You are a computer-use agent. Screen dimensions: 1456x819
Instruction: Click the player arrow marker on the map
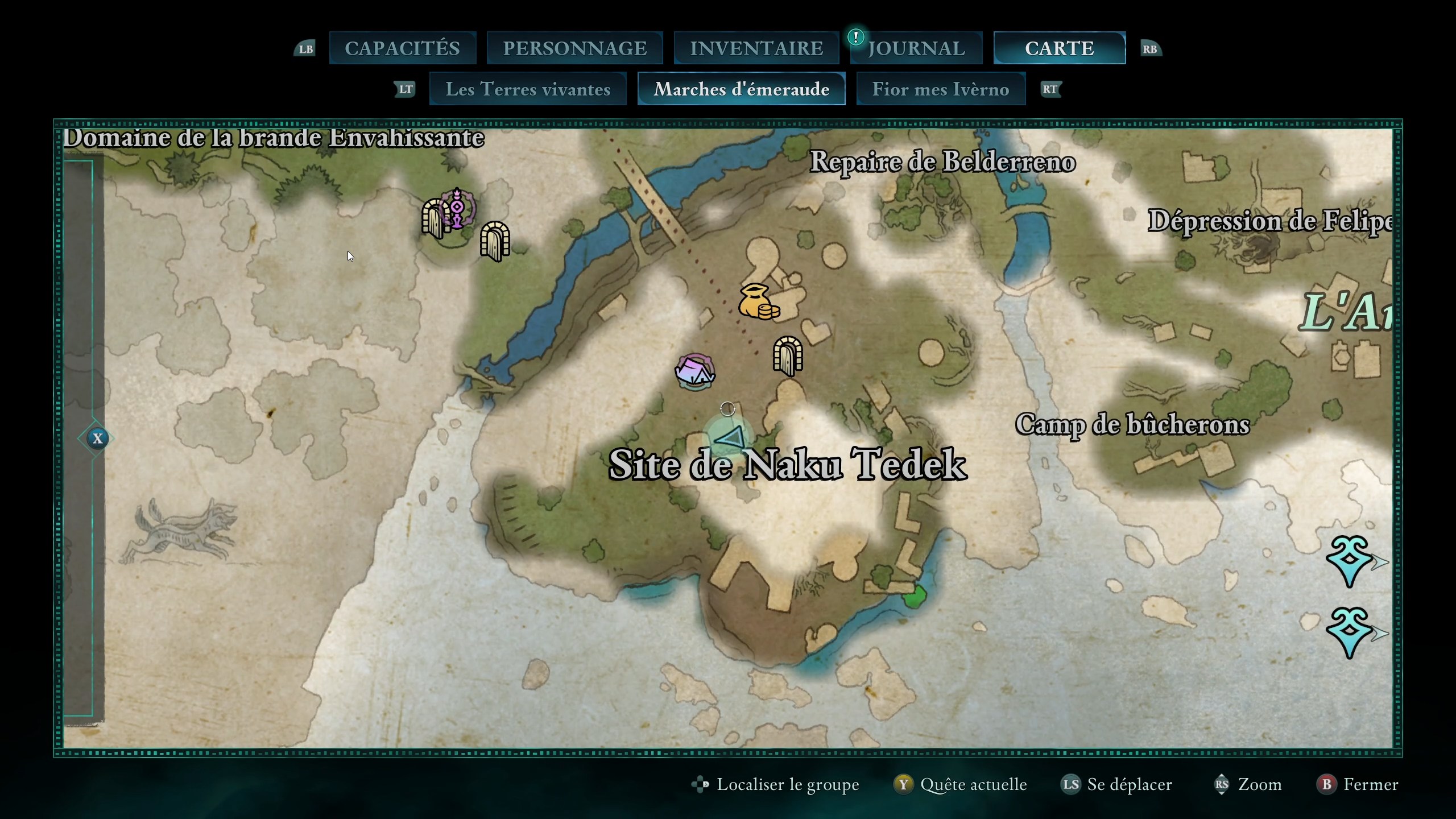[x=730, y=438]
